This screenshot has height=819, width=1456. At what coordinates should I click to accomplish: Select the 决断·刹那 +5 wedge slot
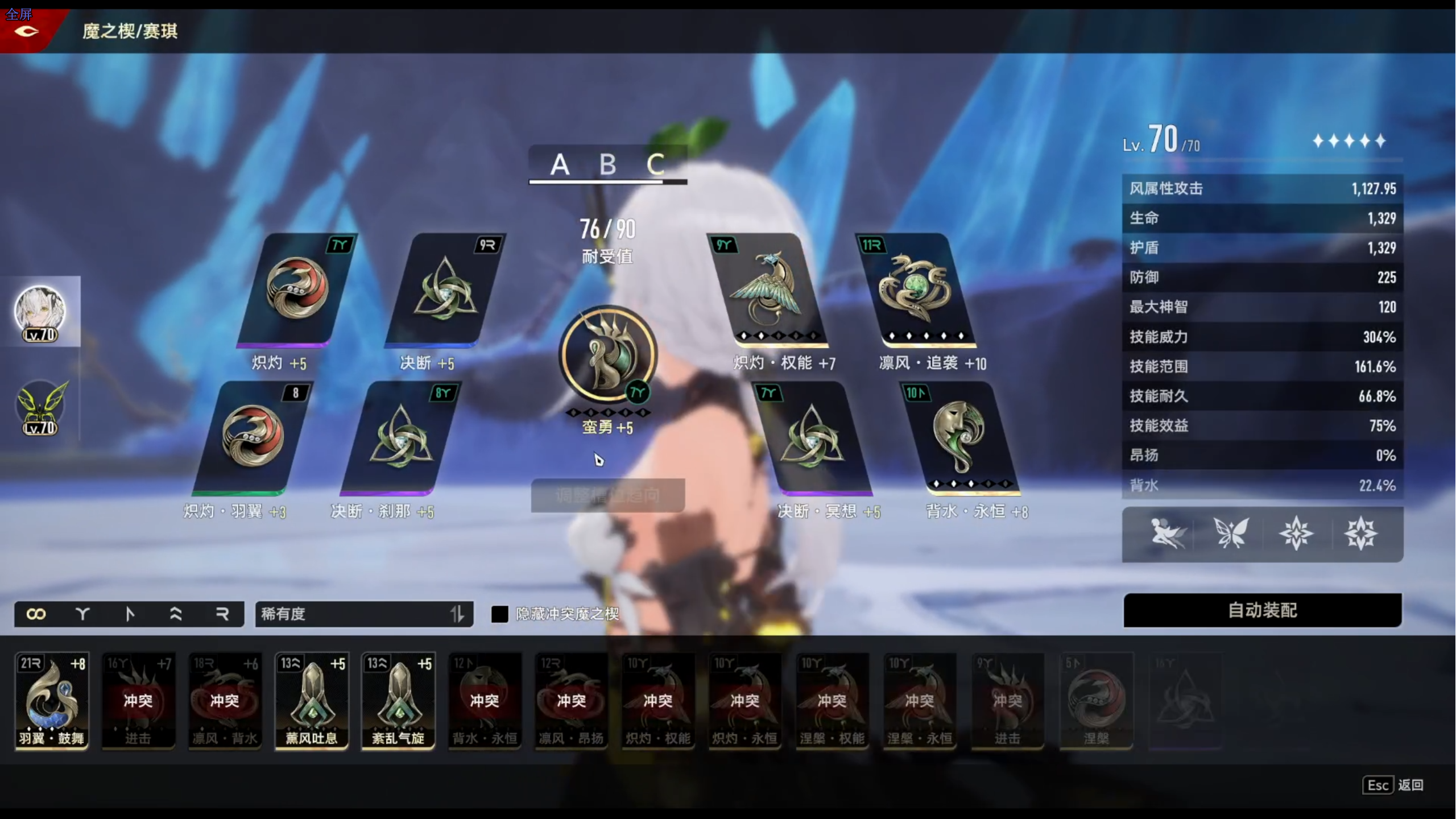coord(401,437)
